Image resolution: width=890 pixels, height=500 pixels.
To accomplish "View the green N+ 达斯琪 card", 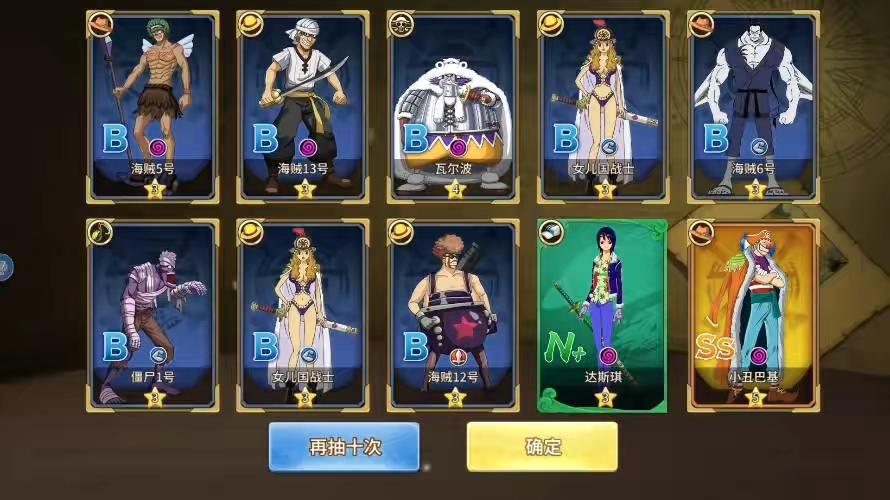I will point(603,314).
